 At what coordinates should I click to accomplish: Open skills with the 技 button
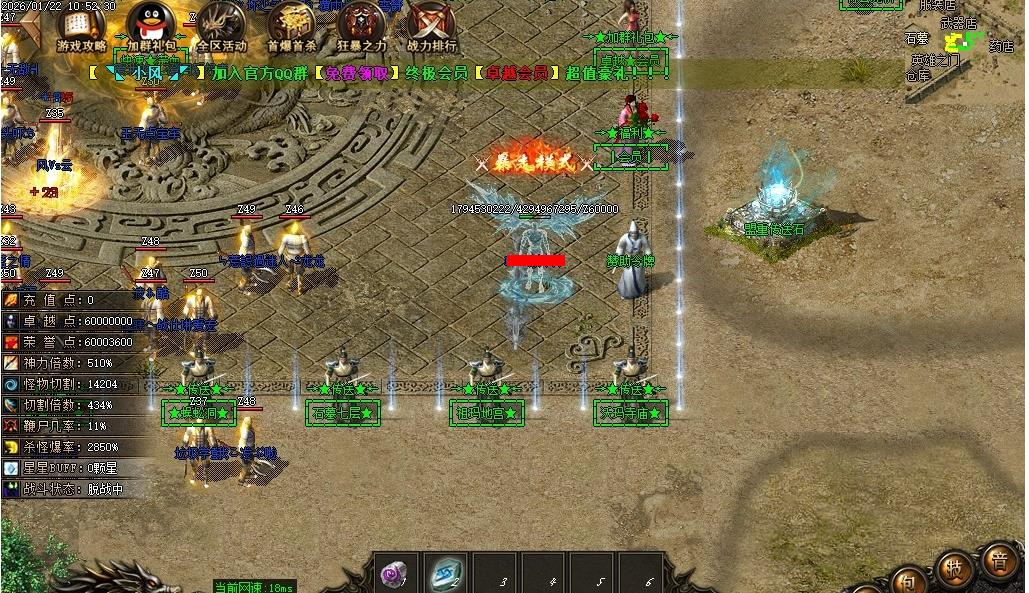tap(954, 568)
